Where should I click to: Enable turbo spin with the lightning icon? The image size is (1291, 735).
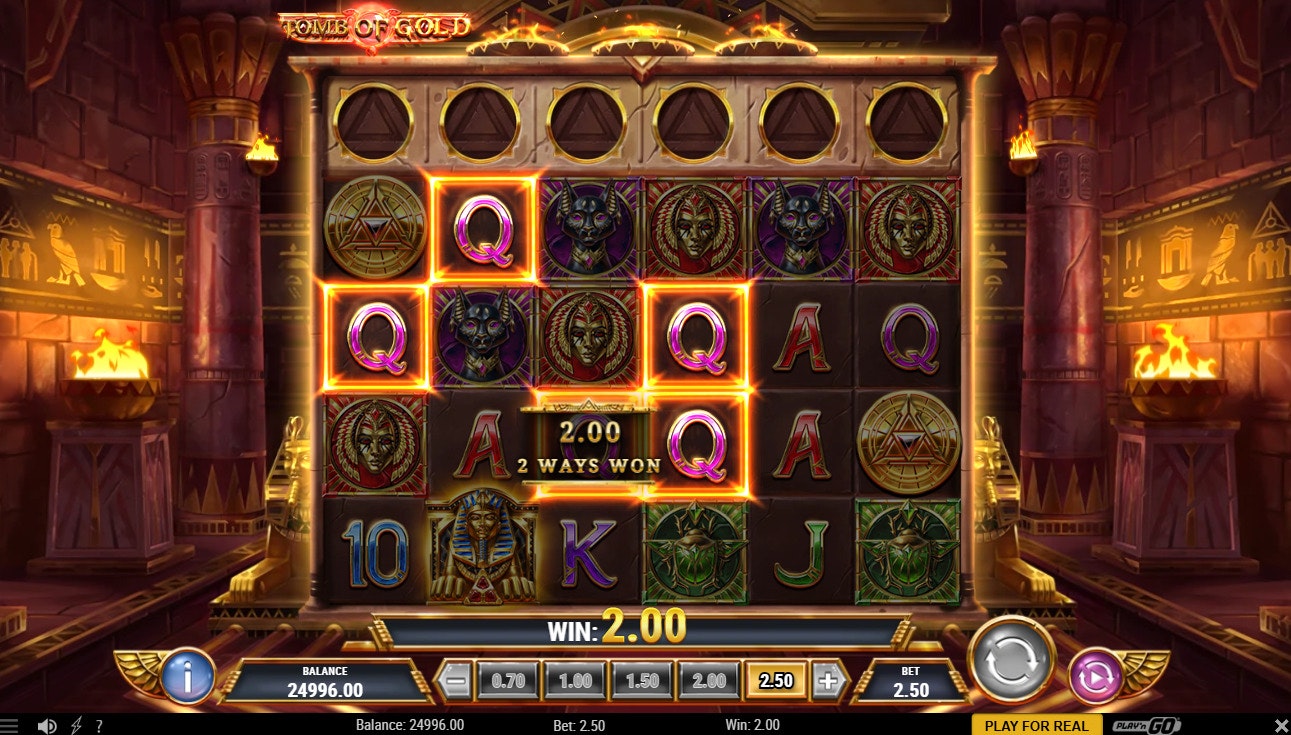point(75,724)
